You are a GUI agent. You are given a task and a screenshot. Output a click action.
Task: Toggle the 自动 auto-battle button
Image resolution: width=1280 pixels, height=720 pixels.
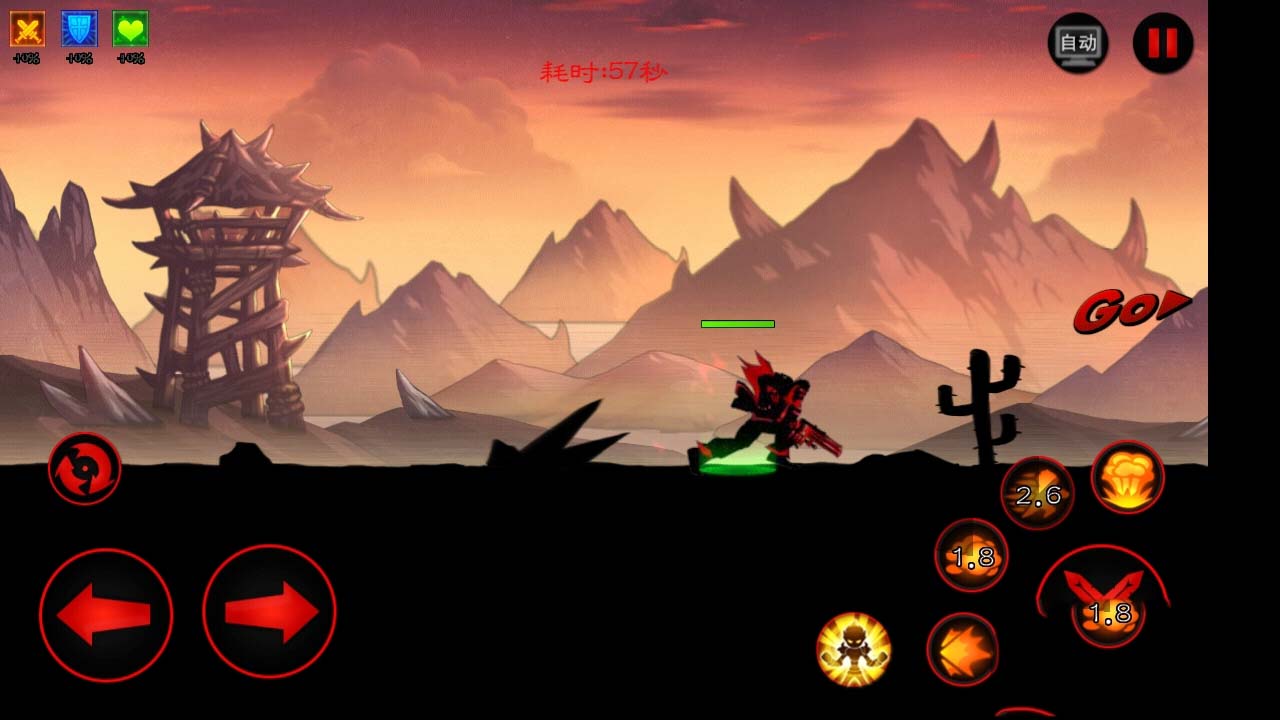pyautogui.click(x=1077, y=43)
